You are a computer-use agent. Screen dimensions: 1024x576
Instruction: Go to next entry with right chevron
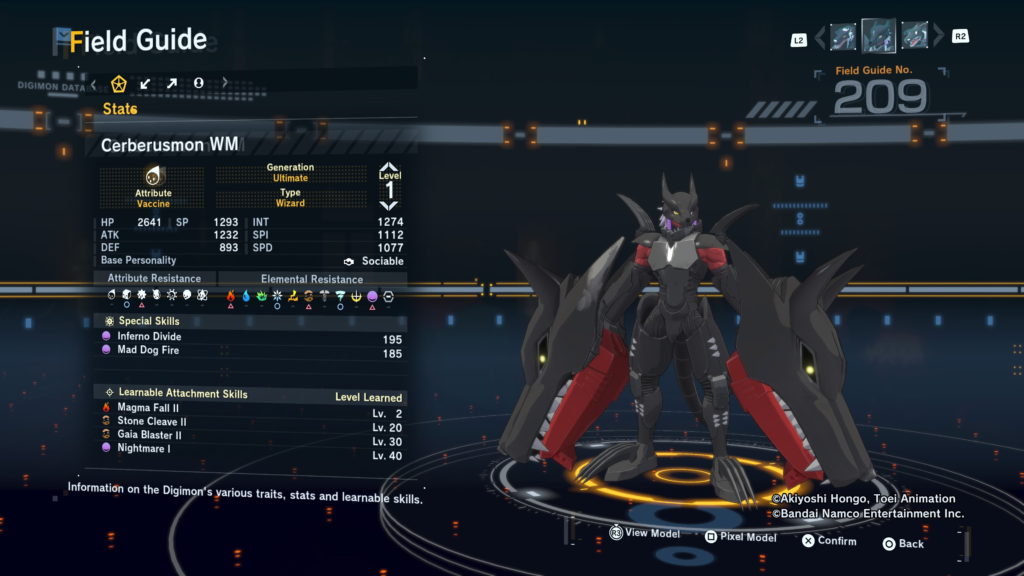point(937,38)
